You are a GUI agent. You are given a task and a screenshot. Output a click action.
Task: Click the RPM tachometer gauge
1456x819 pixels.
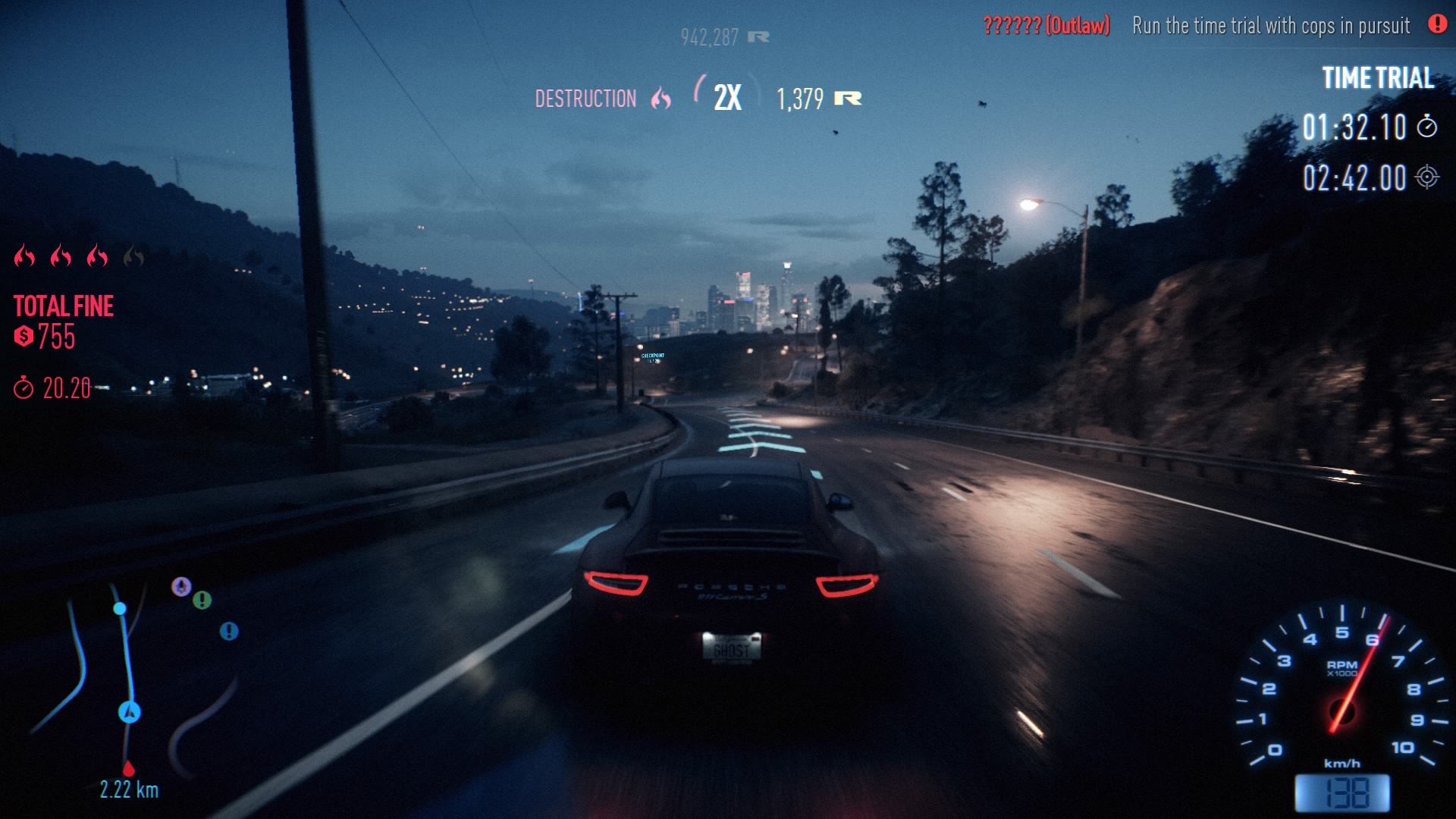[x=1341, y=689]
